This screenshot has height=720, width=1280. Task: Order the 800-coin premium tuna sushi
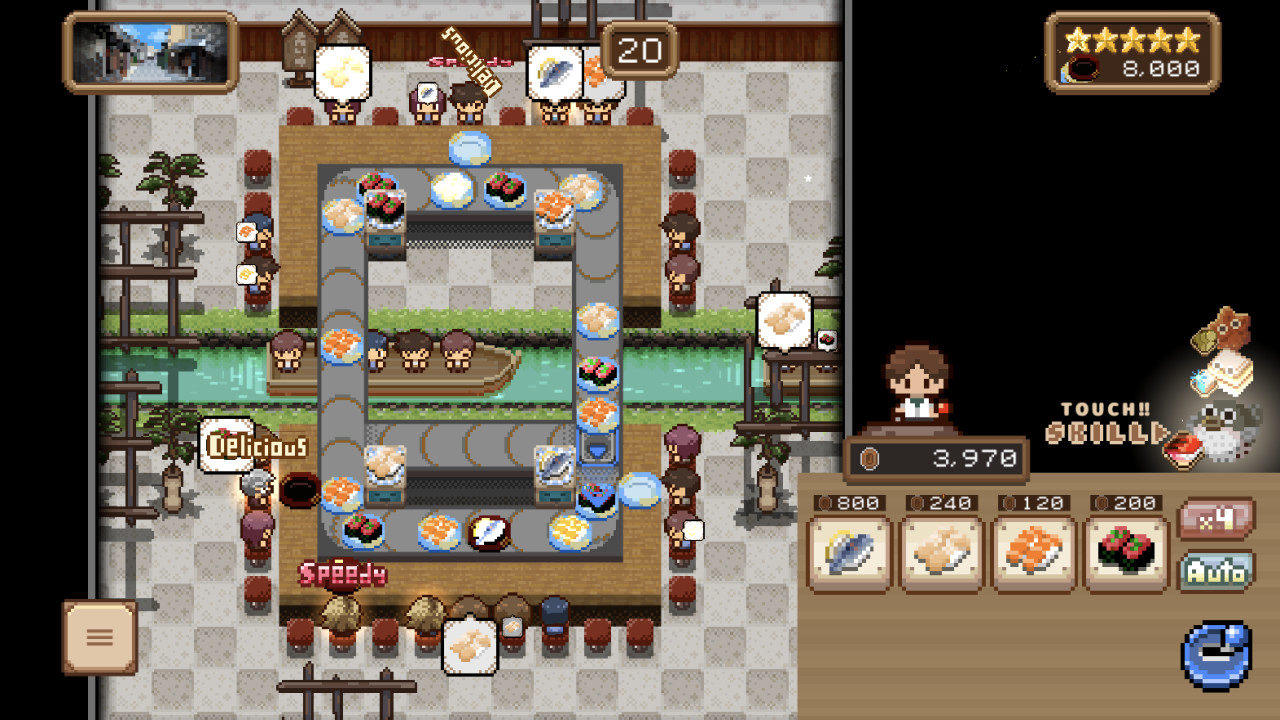coord(848,545)
